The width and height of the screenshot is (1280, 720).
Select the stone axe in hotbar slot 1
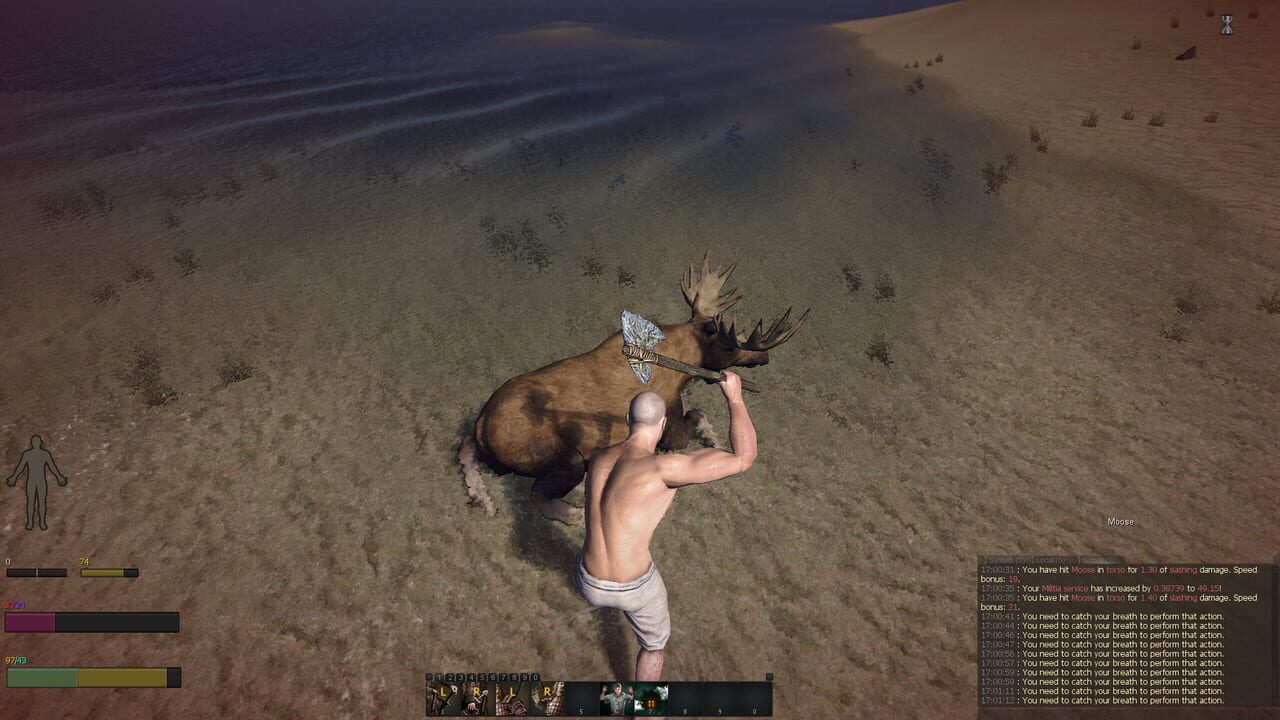pos(442,695)
